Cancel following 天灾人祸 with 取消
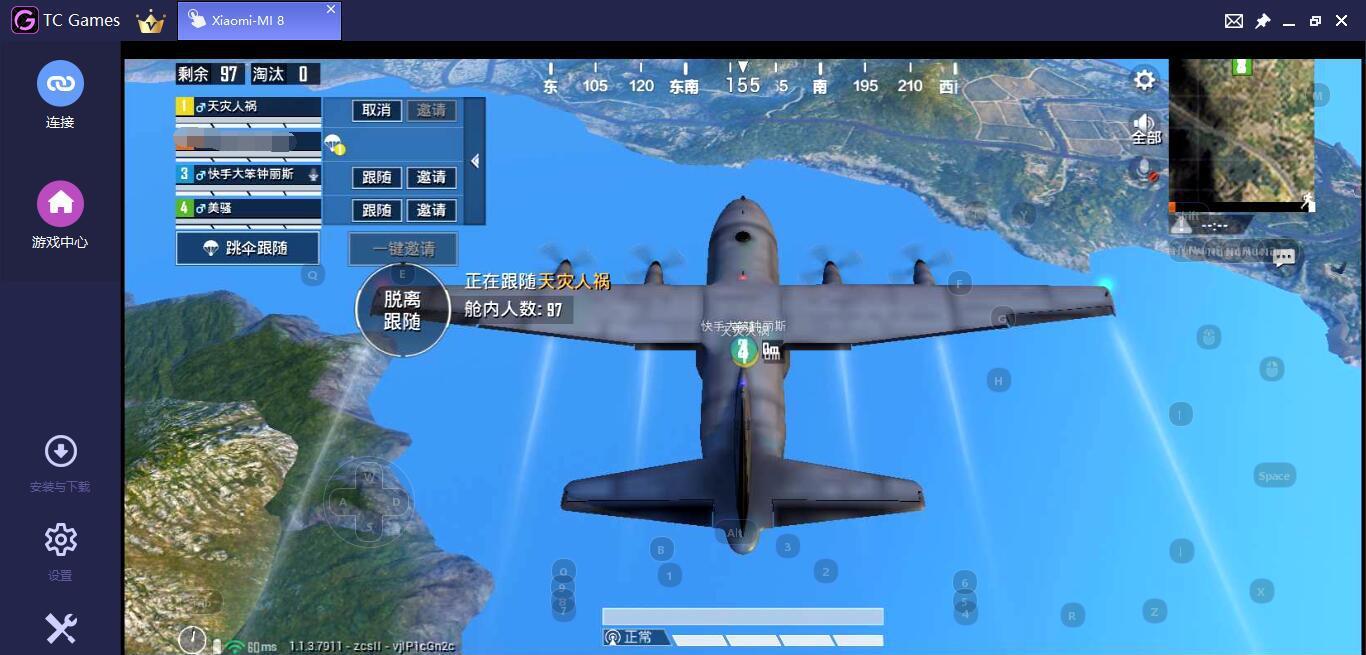Screen dimensions: 1366x655 [x=376, y=110]
